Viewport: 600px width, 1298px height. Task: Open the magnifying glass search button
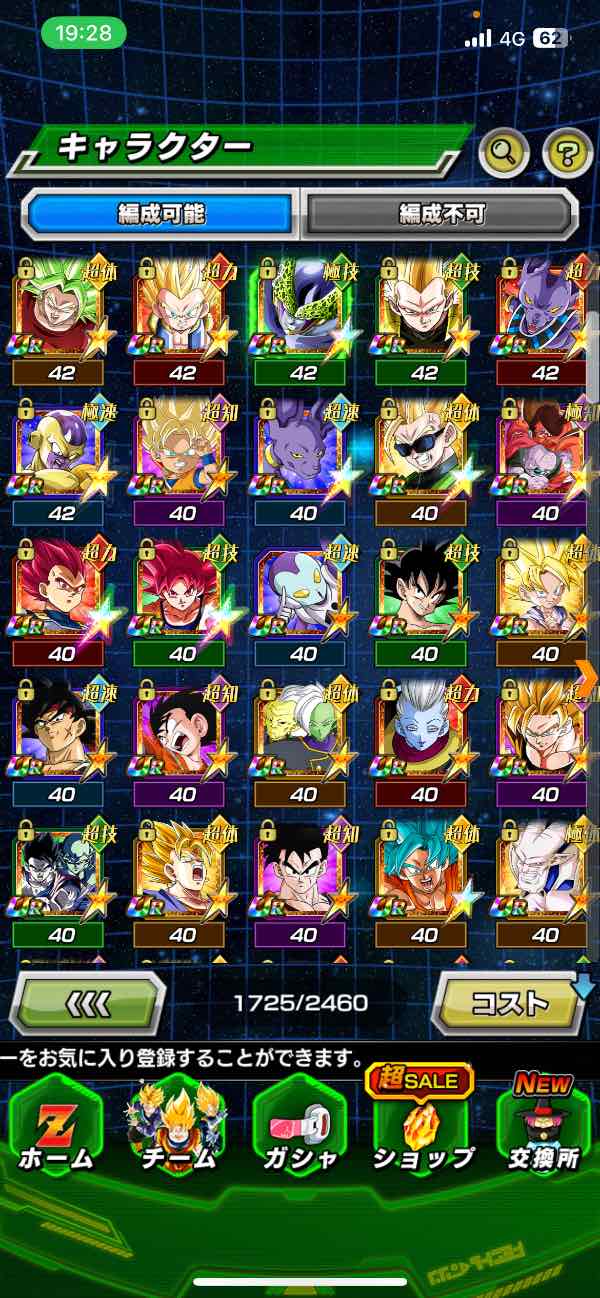click(503, 153)
